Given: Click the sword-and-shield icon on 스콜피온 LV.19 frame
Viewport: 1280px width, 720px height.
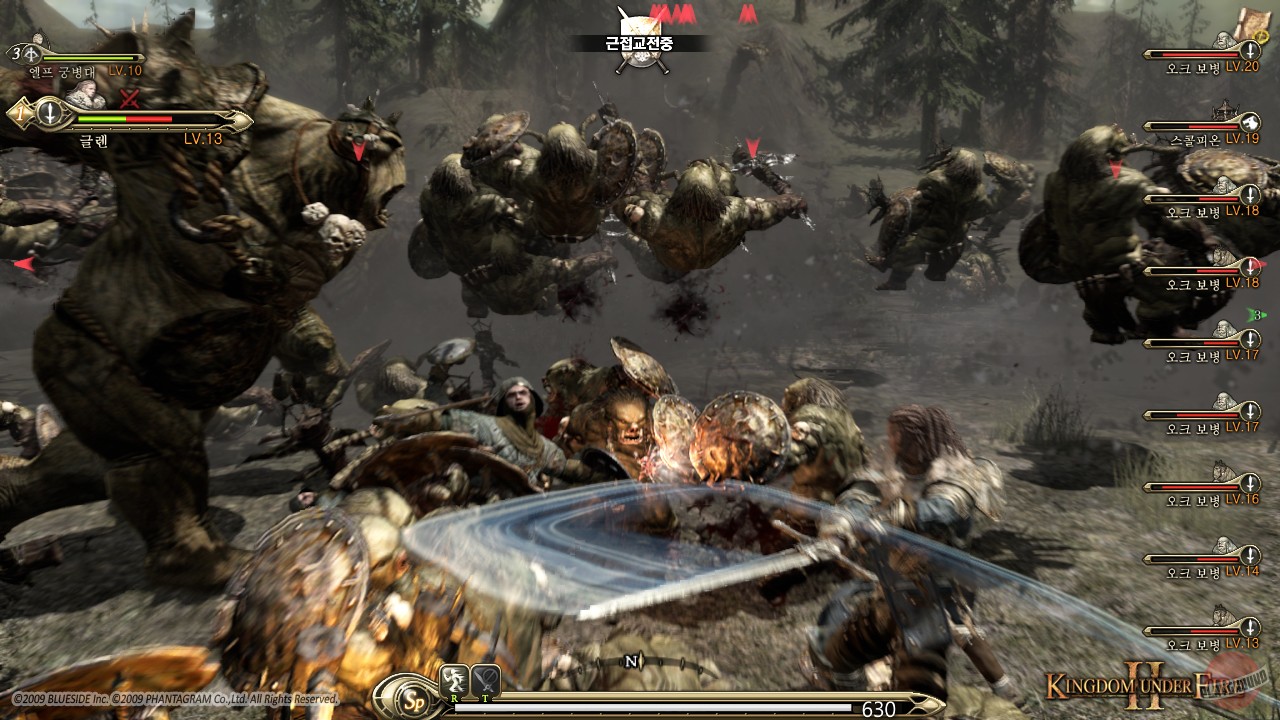Looking at the screenshot, I should [1250, 122].
